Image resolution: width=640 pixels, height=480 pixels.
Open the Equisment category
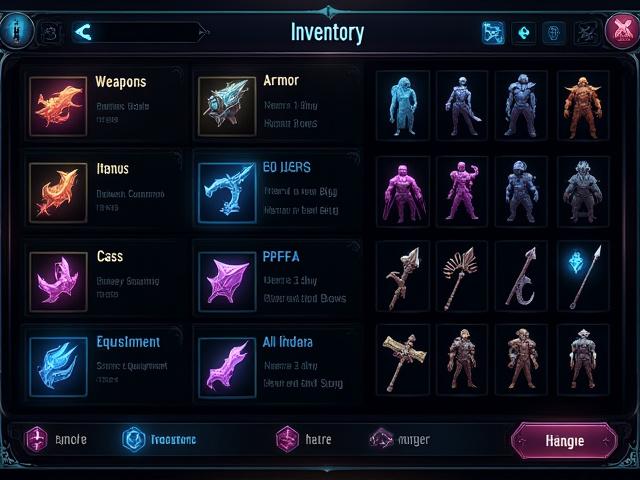(x=103, y=360)
